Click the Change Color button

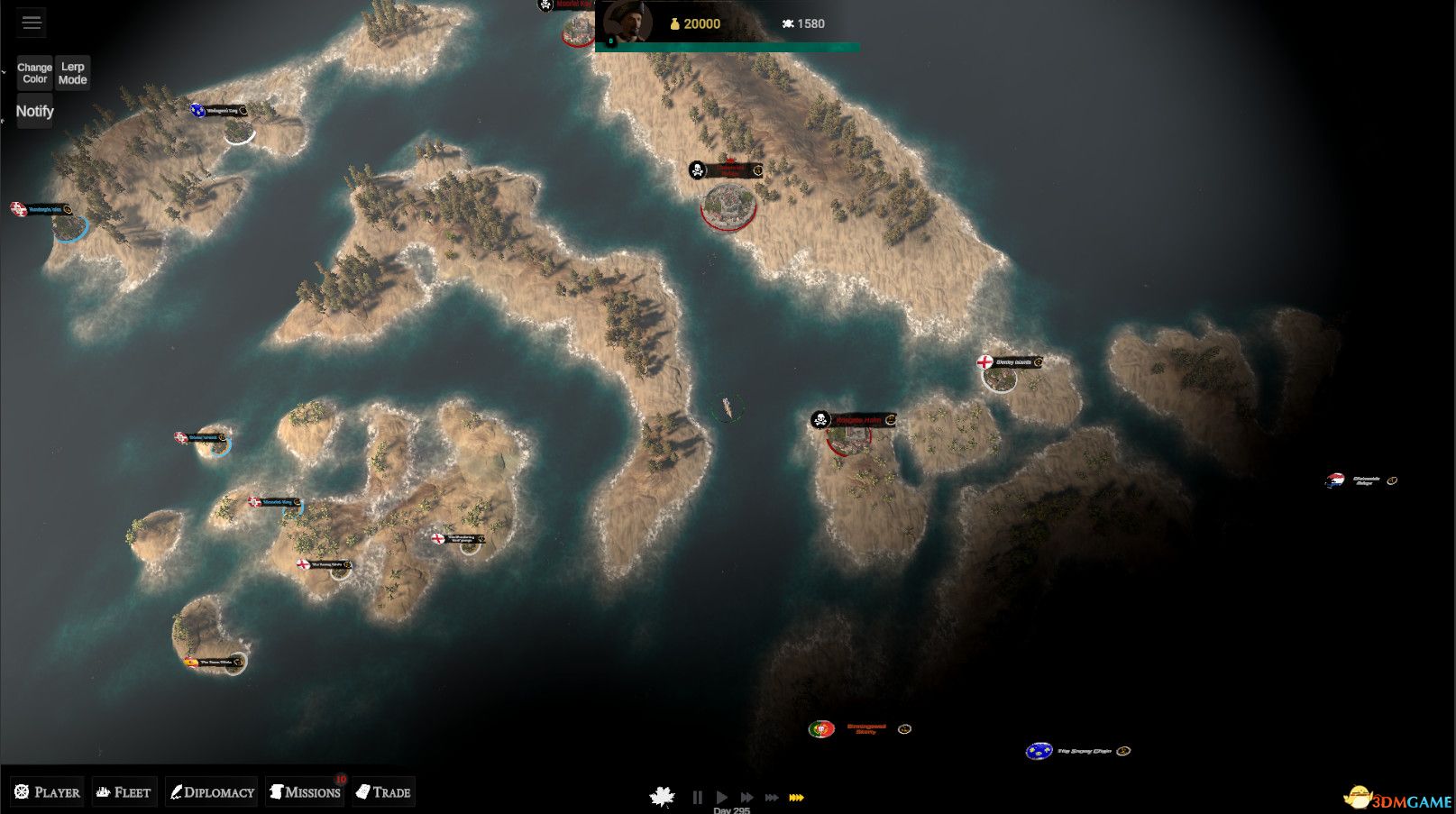pyautogui.click(x=34, y=72)
